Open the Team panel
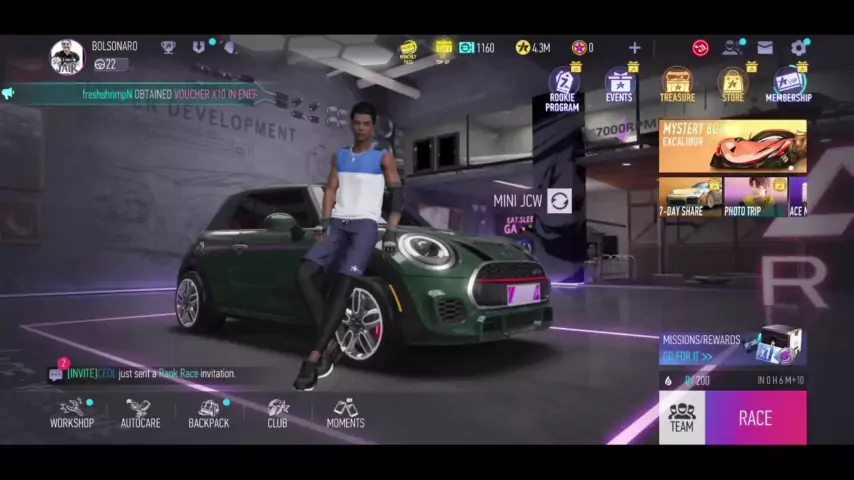The image size is (854, 480). pyautogui.click(x=682, y=418)
